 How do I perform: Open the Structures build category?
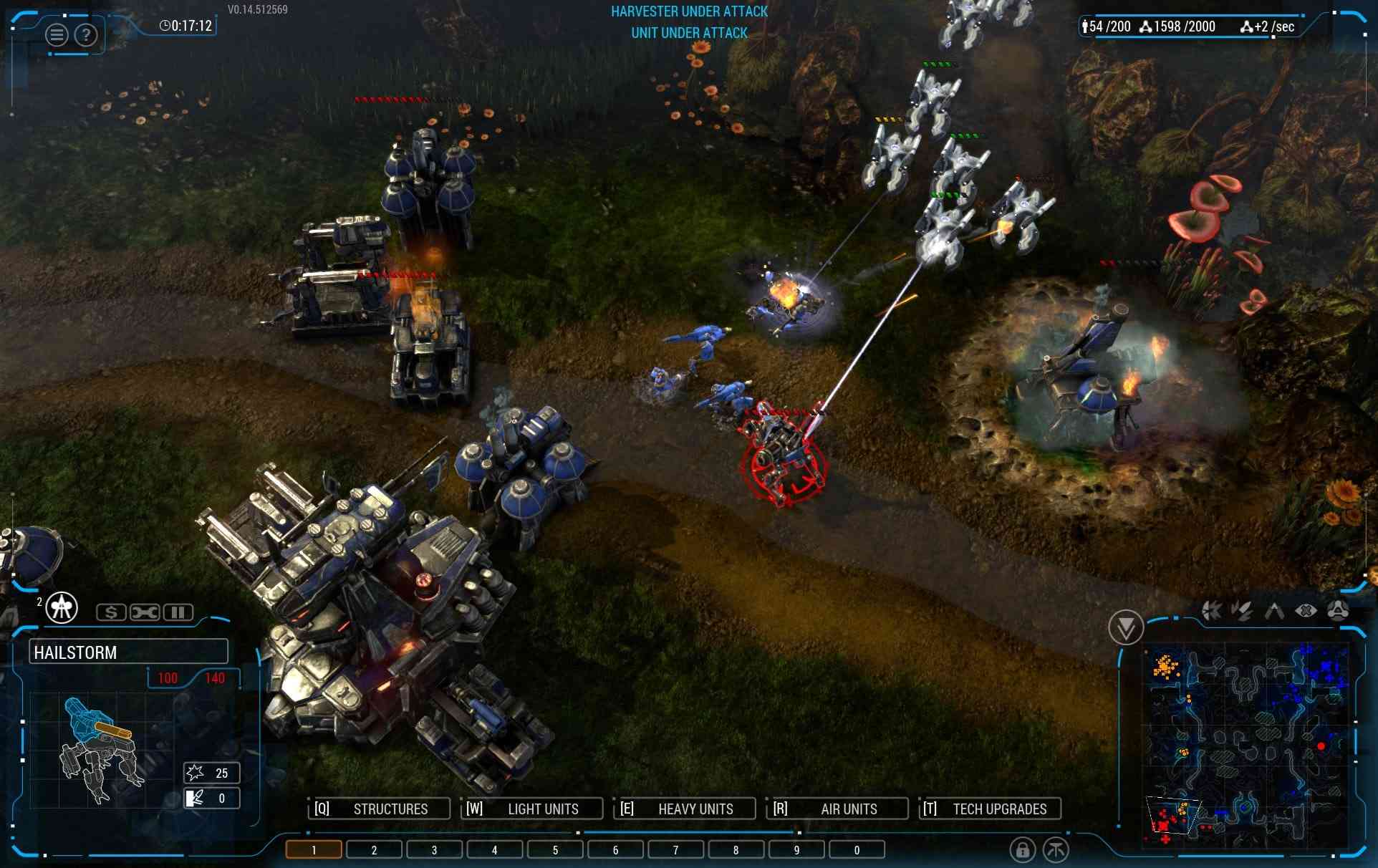[x=379, y=809]
